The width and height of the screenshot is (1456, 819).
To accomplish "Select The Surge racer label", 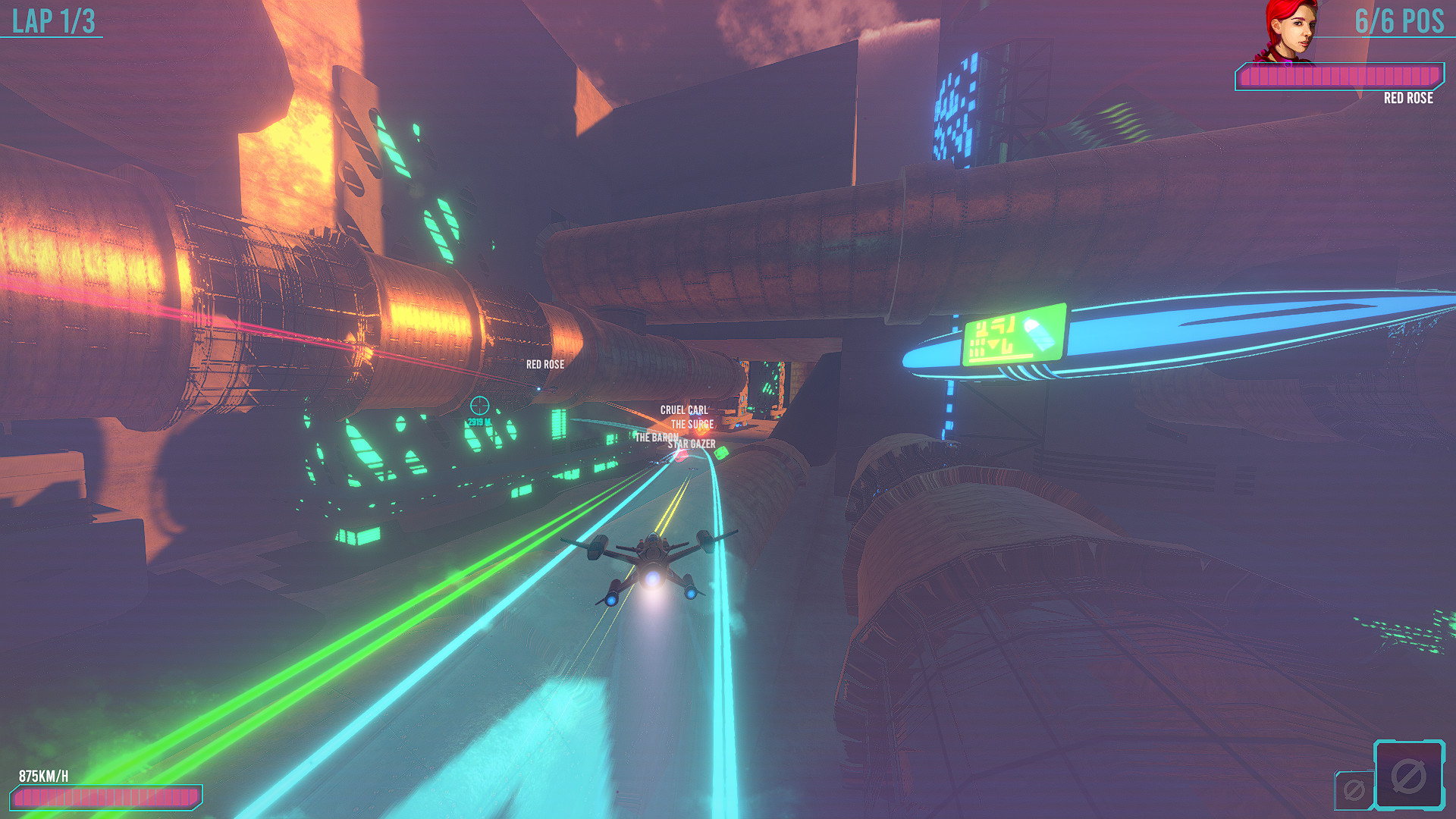I will [692, 425].
